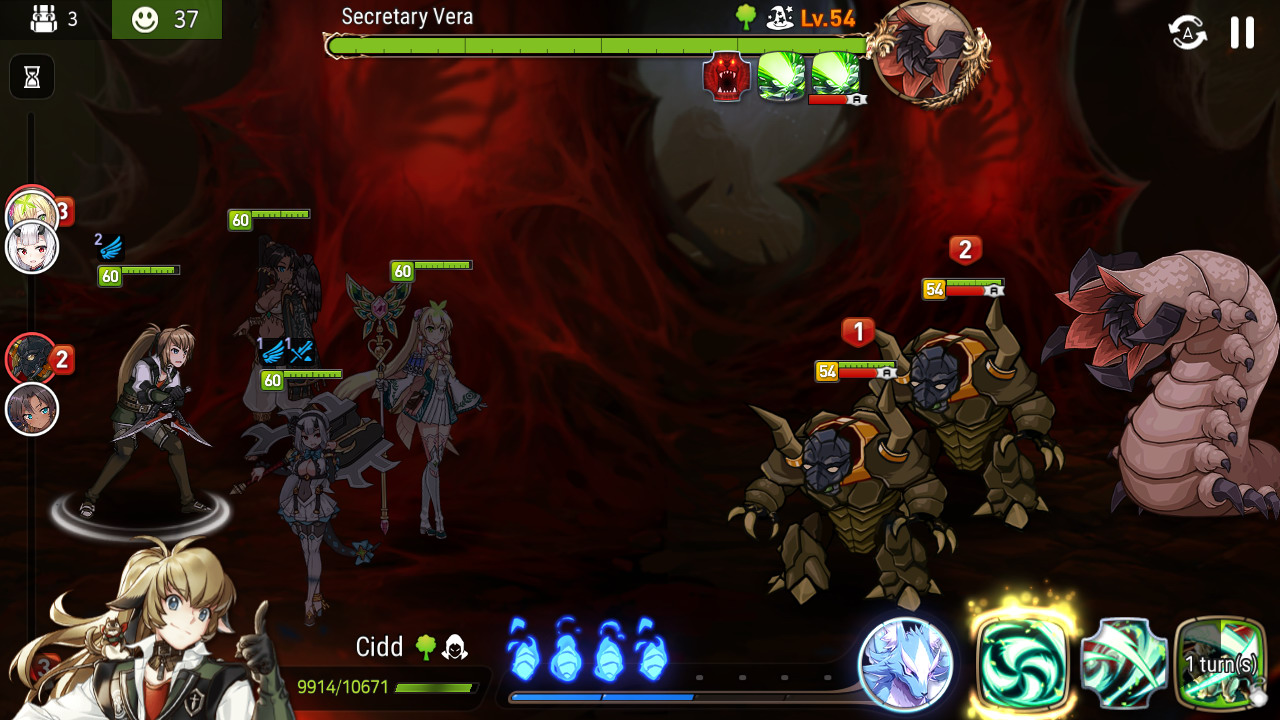This screenshot has width=1280, height=720.
Task: Tap the black golem turn-order portrait
Action: coord(30,358)
